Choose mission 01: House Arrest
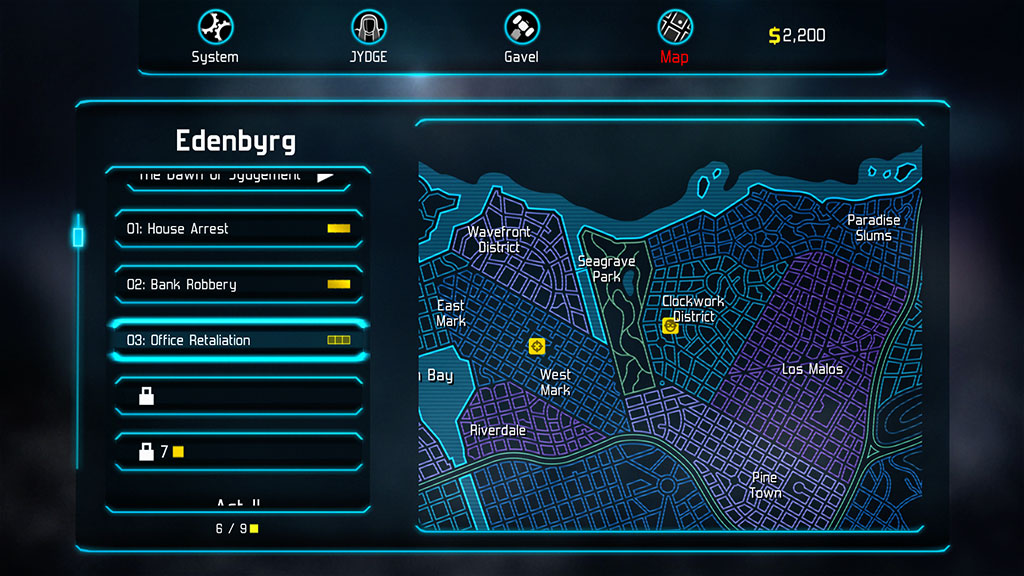This screenshot has height=576, width=1024. click(x=237, y=229)
